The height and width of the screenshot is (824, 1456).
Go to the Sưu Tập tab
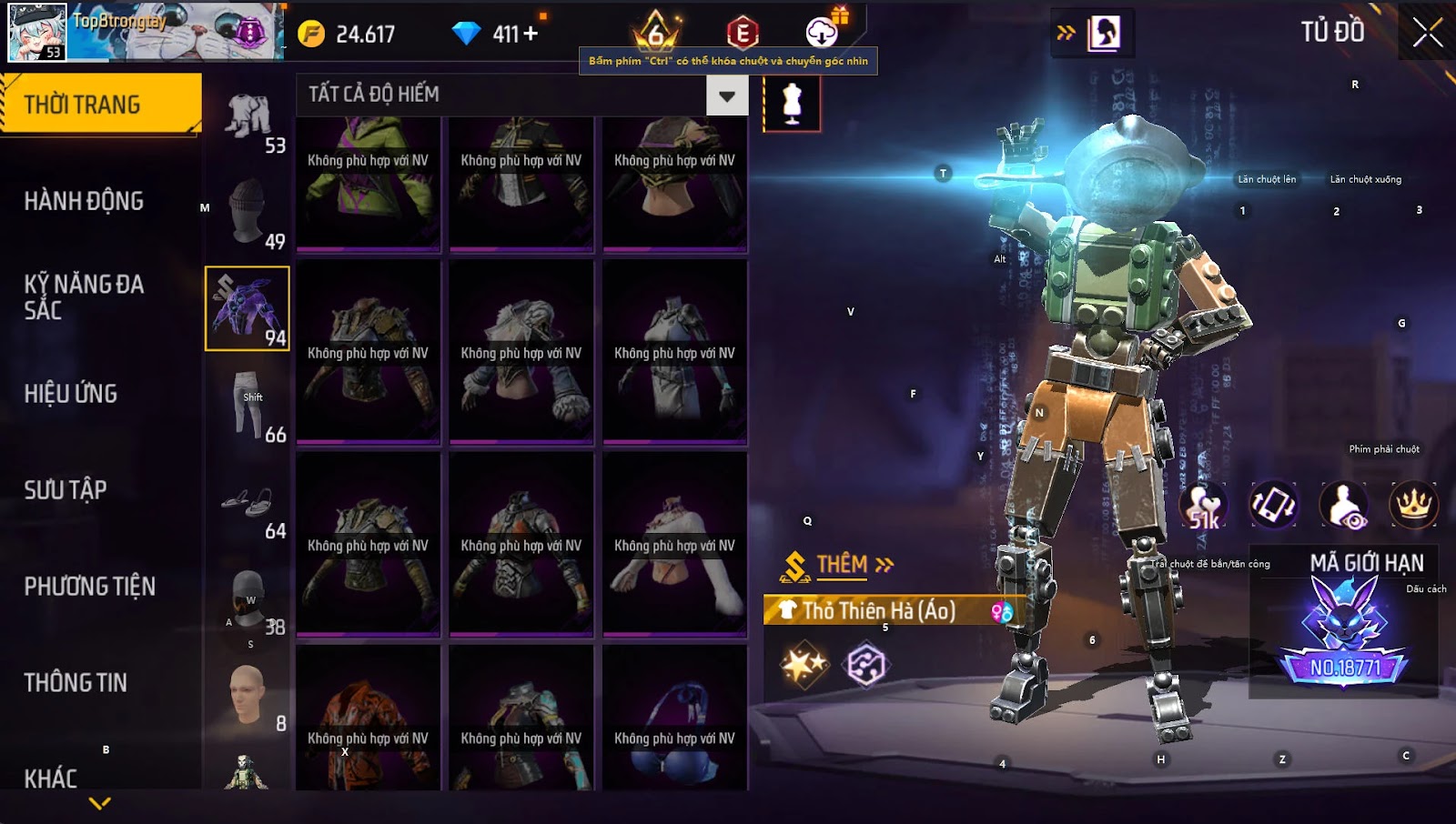point(66,490)
